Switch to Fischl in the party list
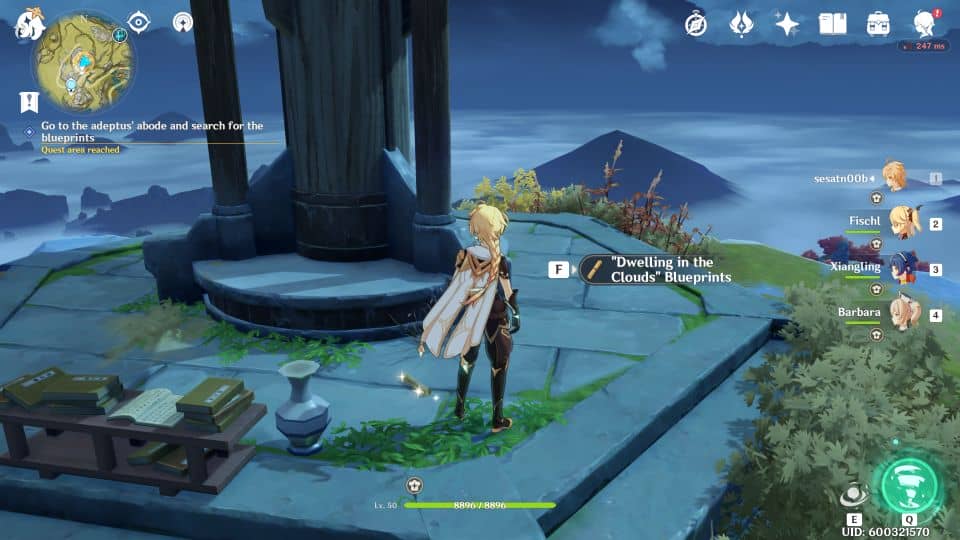Viewport: 960px width, 540px height. [903, 222]
